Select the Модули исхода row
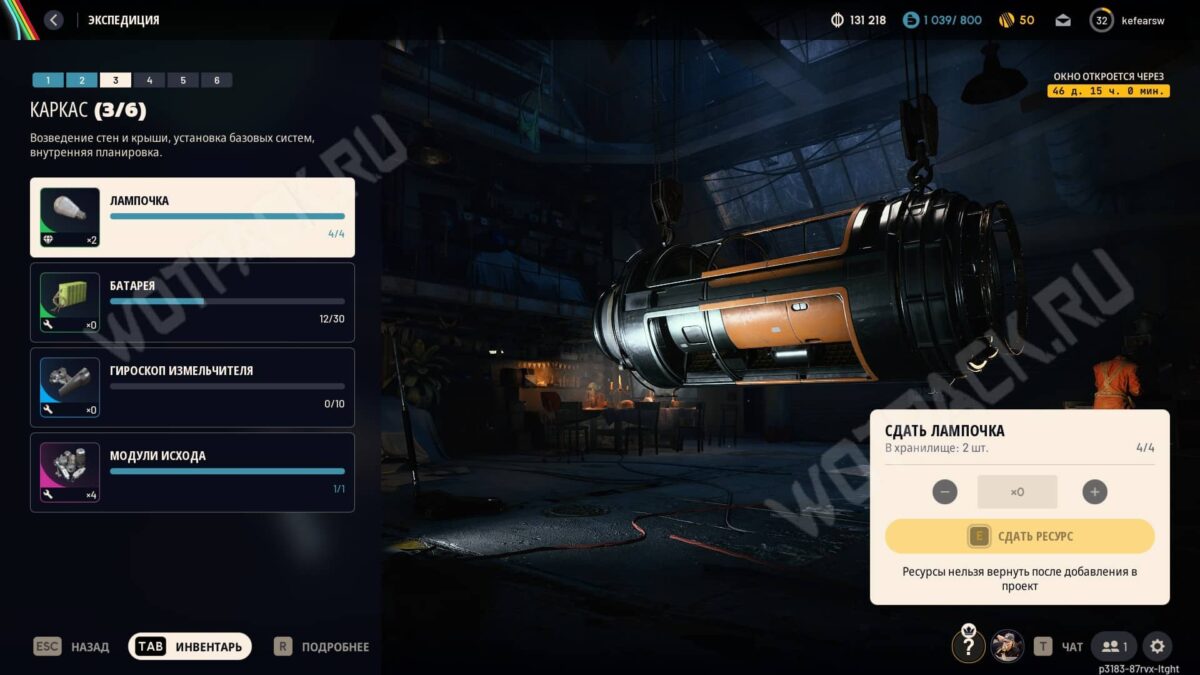 coord(192,472)
